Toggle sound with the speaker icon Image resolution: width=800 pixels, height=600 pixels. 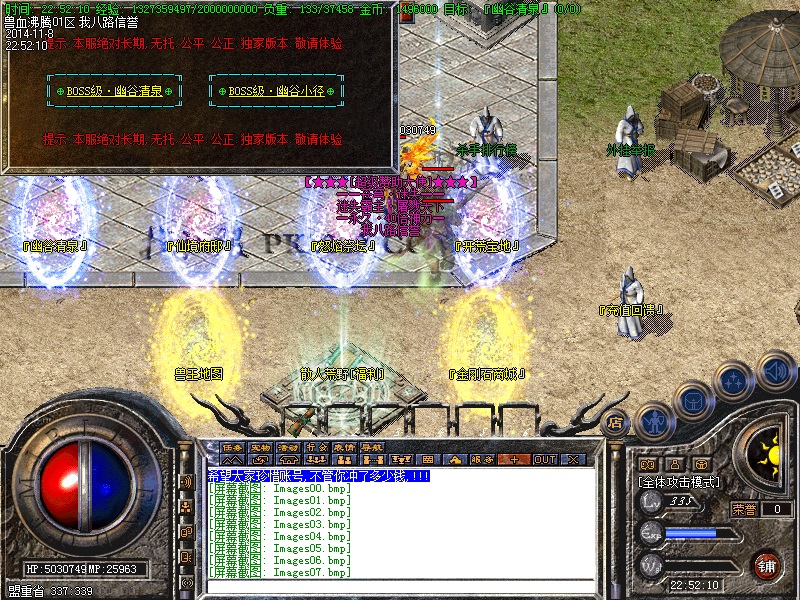coord(775,372)
